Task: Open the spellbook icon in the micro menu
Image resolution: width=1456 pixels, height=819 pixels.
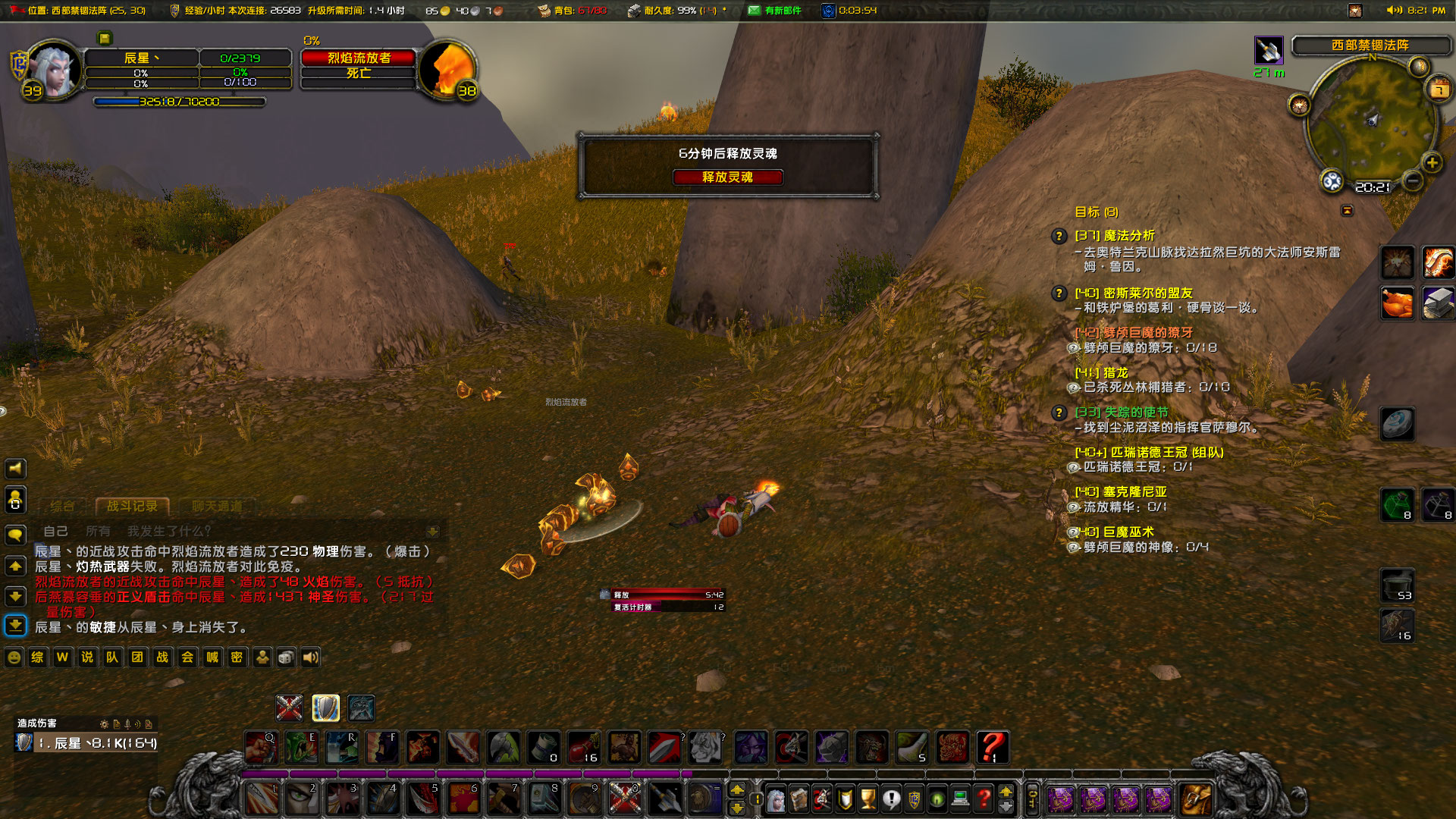Action: 799,798
